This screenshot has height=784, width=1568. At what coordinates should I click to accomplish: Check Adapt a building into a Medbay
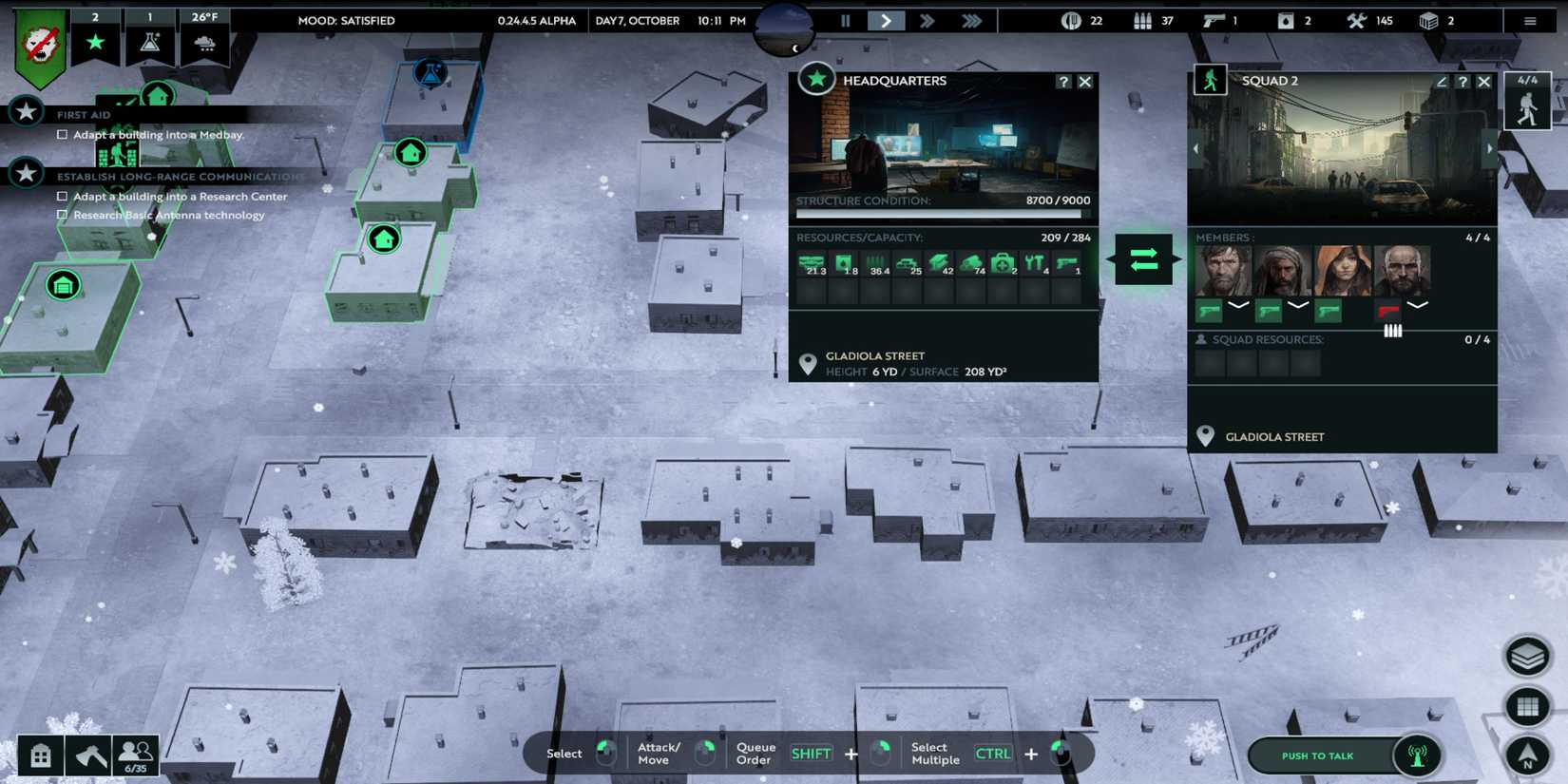(x=63, y=134)
